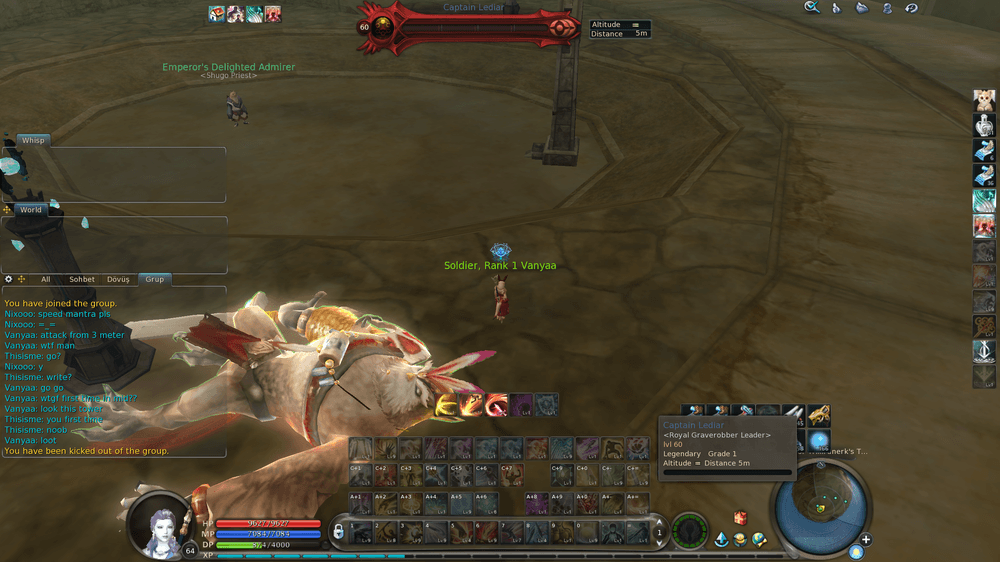This screenshot has width=1000, height=562.
Task: Select Captain Lediar's red target frame
Action: pyautogui.click(x=470, y=27)
